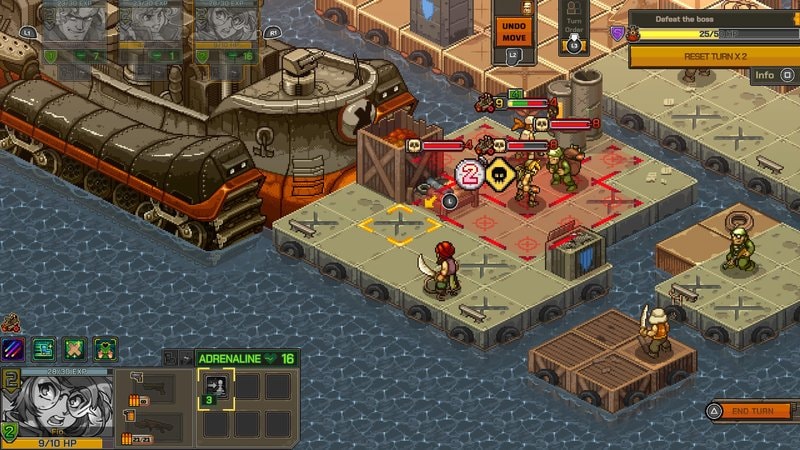Activate the green heart in hands skill
This screenshot has width=800, height=450.
pos(105,349)
